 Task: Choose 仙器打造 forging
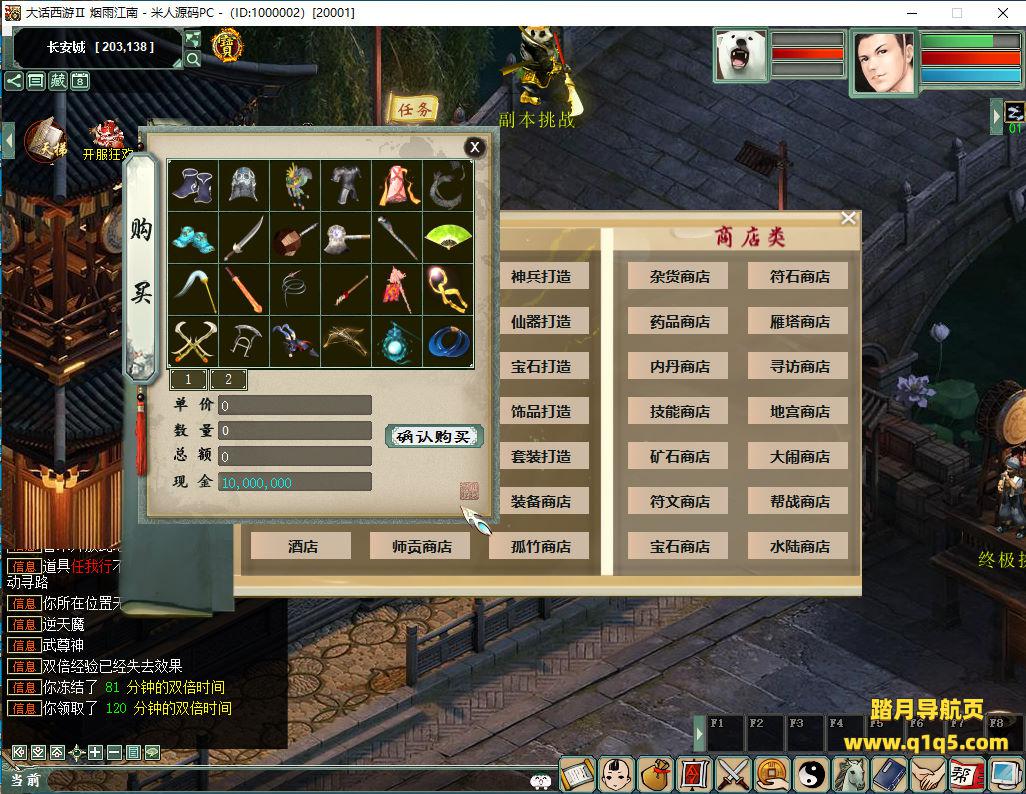[x=541, y=322]
